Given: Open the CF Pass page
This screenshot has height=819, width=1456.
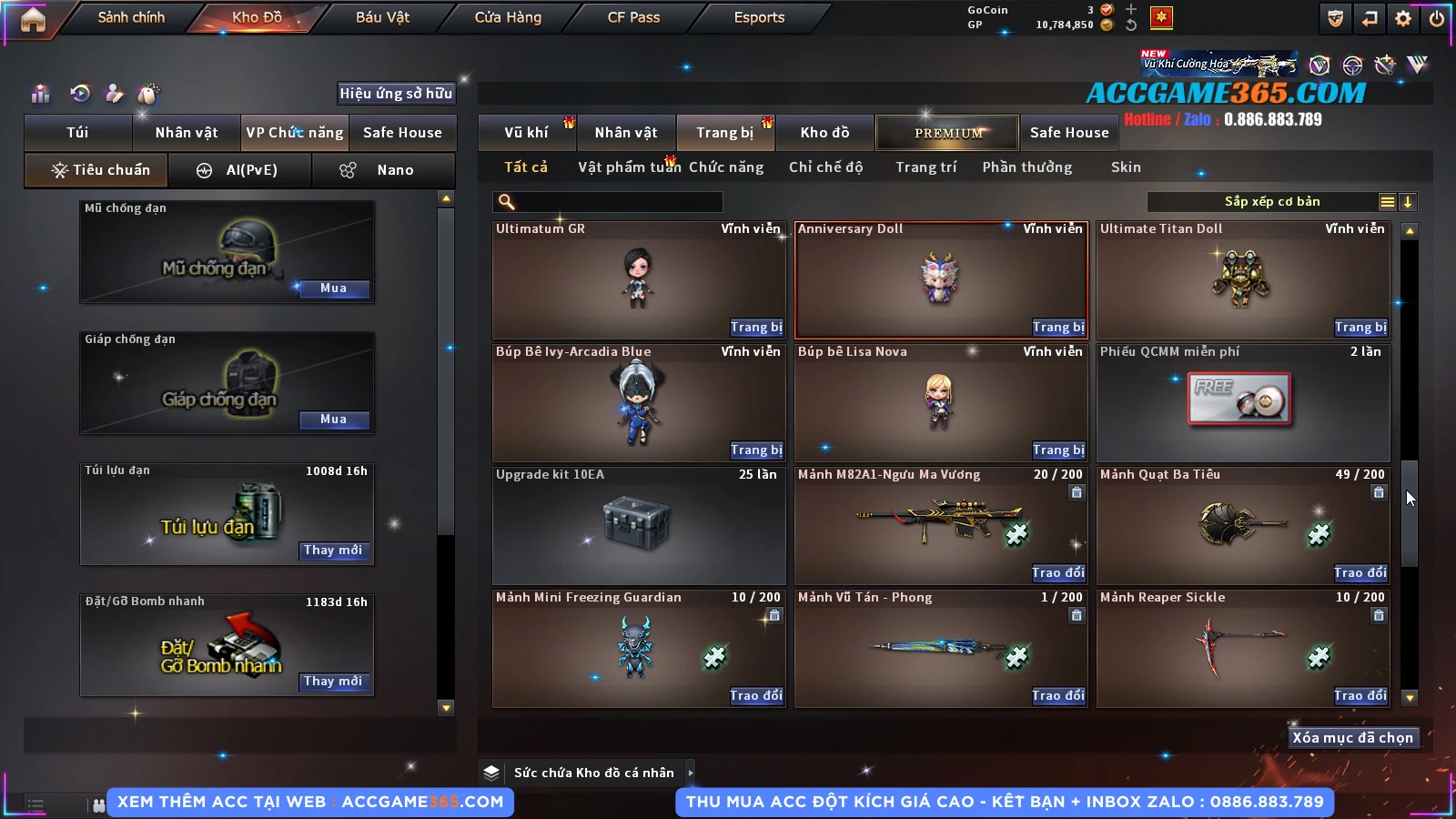Looking at the screenshot, I should 633,17.
